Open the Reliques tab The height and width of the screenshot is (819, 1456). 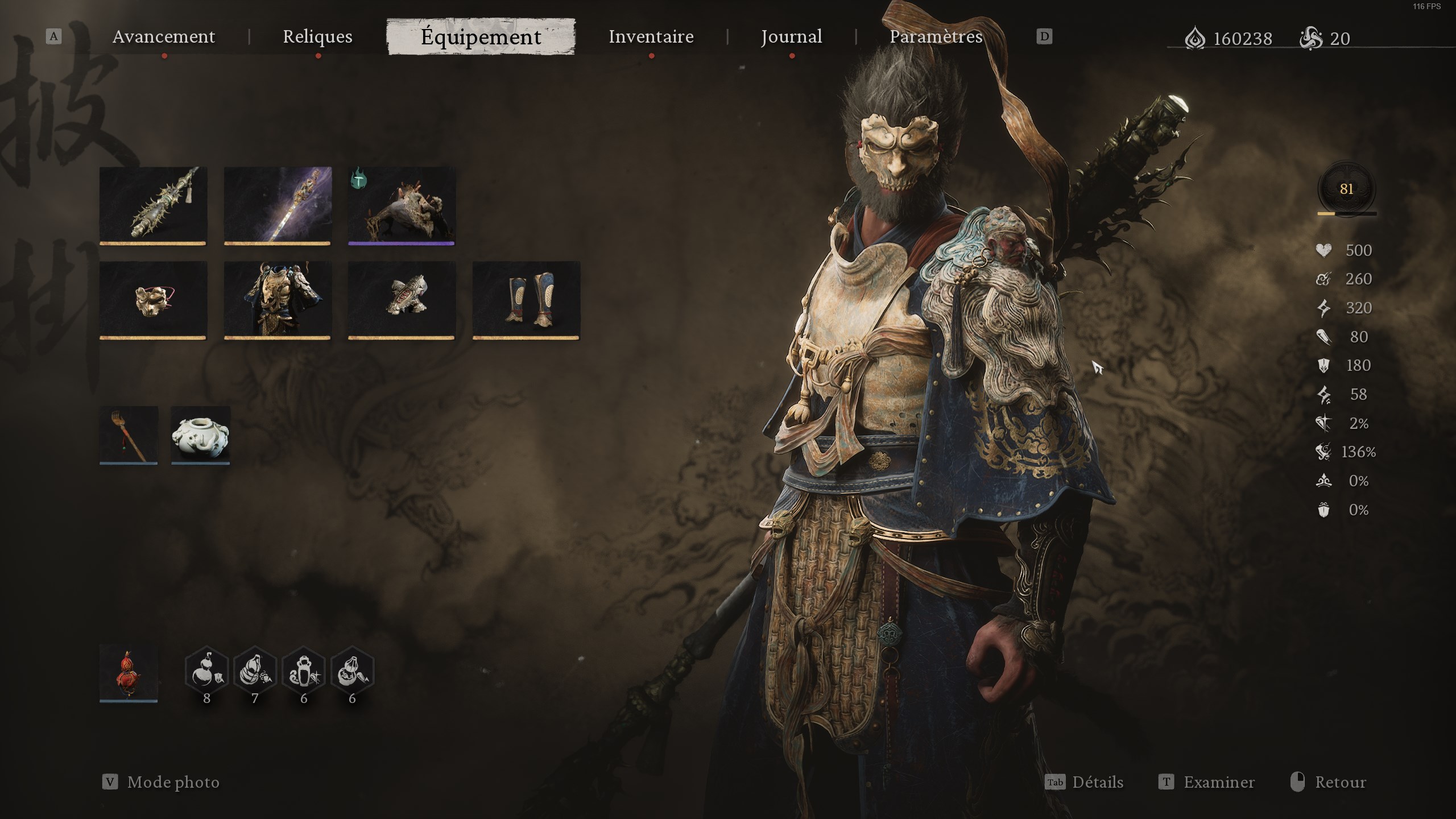pos(318,36)
